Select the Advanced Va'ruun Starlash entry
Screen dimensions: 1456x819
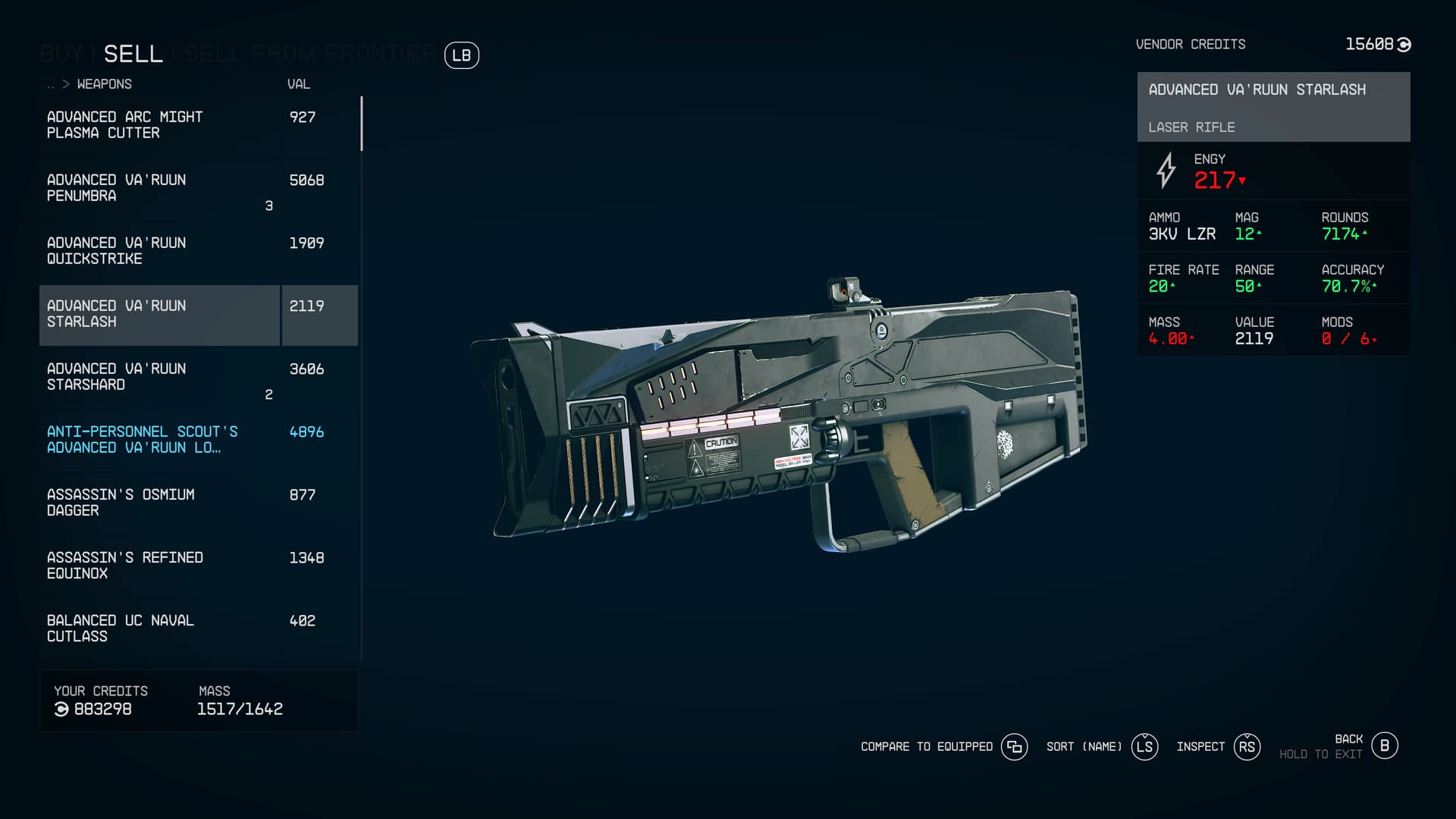click(159, 314)
